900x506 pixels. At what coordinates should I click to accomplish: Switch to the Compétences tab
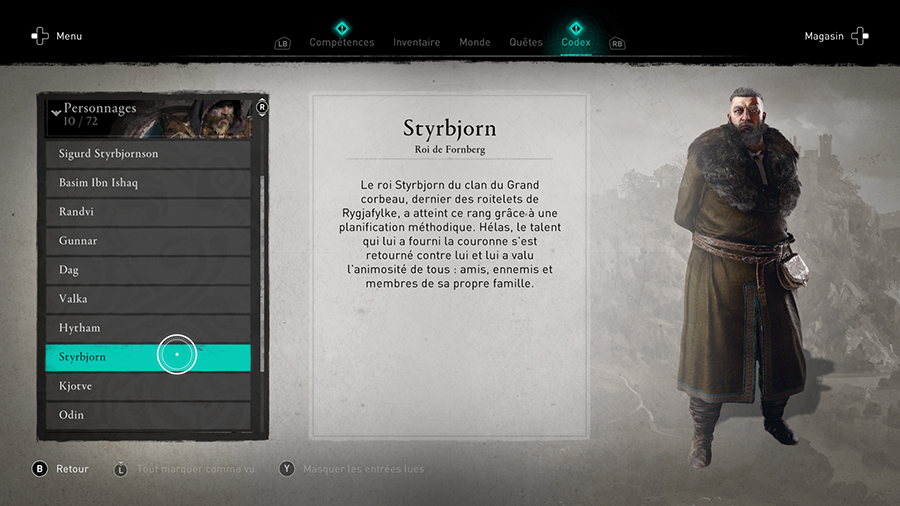(341, 42)
